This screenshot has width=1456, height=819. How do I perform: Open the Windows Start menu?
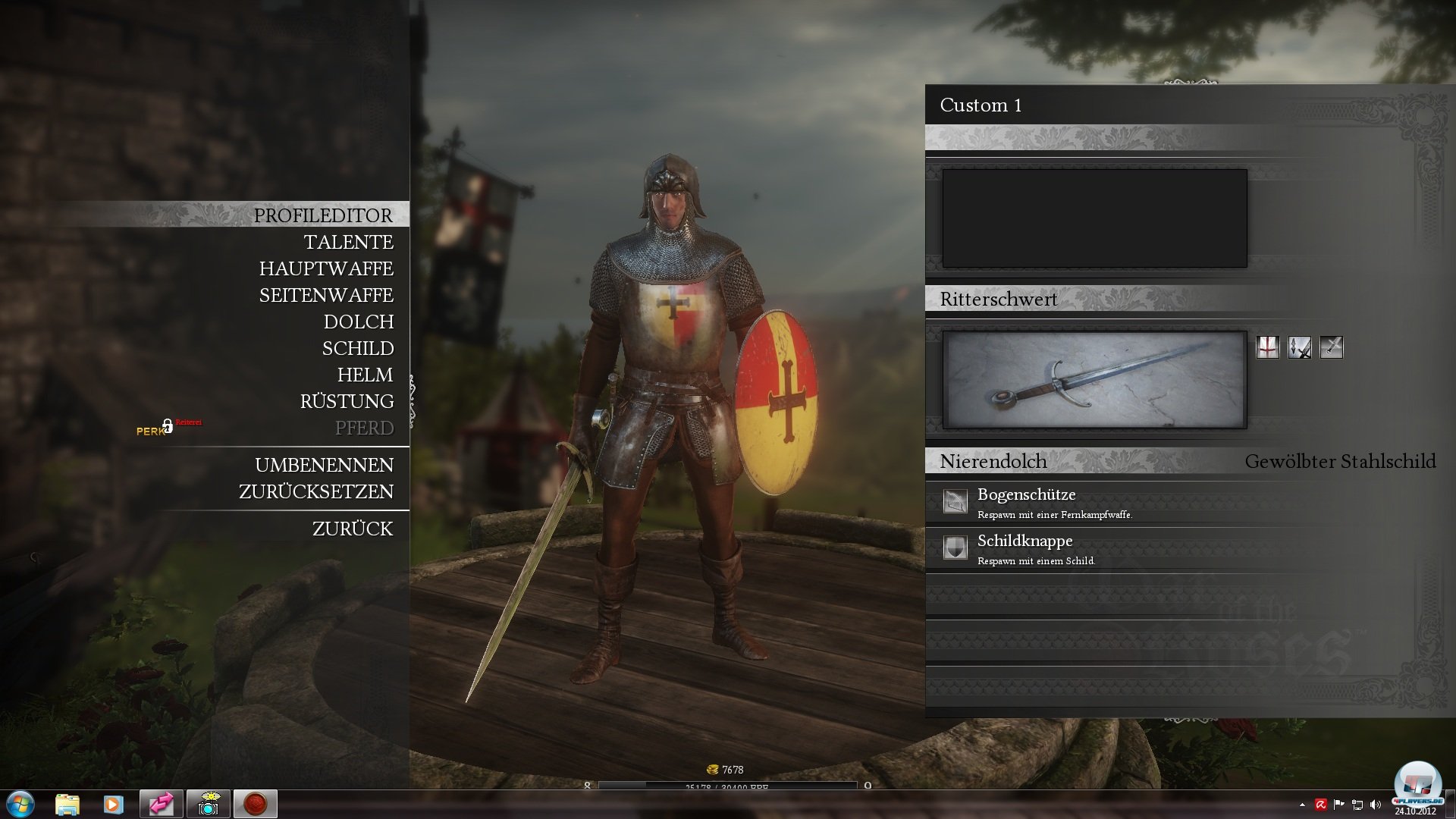(20, 804)
